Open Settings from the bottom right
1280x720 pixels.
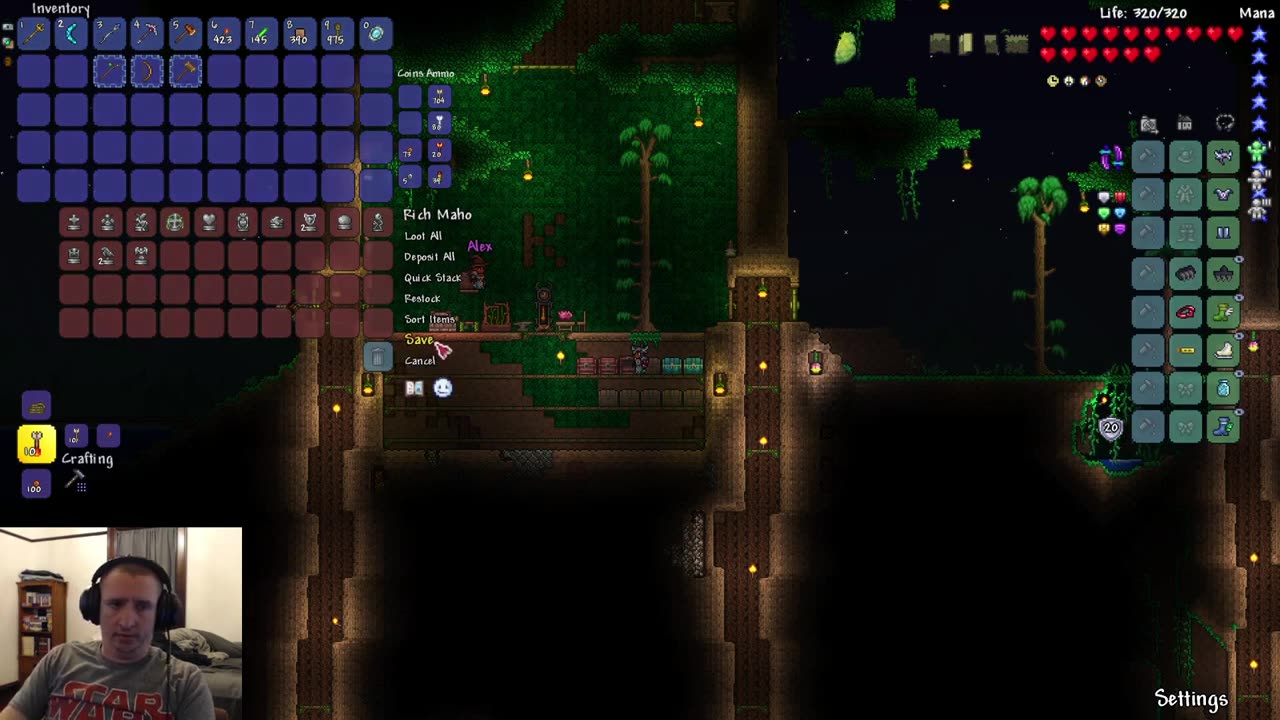tap(1191, 697)
